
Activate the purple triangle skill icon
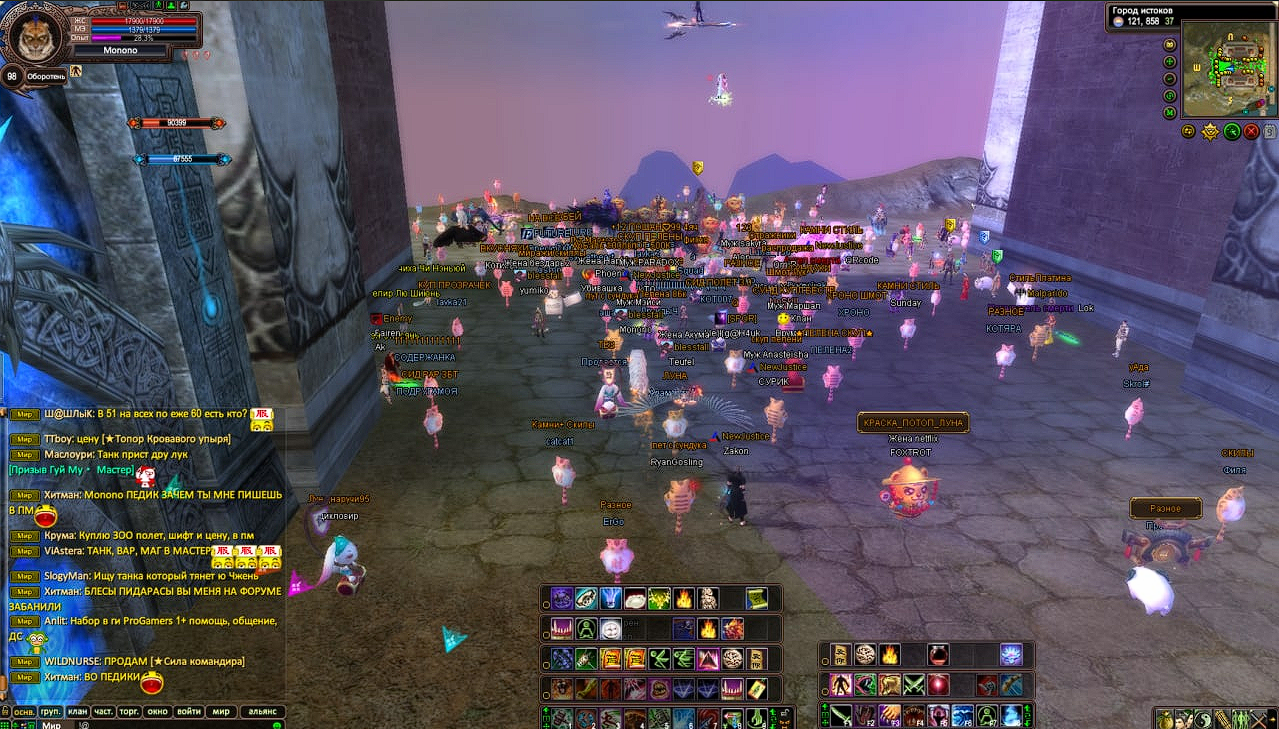(x=708, y=659)
